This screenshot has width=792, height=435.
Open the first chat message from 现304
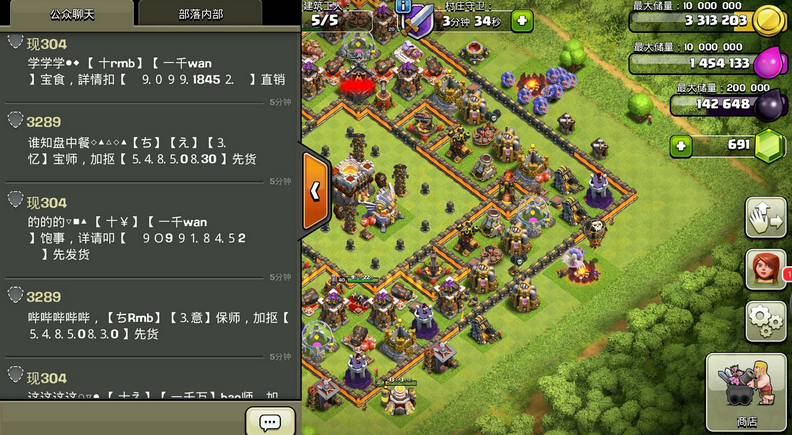150,70
